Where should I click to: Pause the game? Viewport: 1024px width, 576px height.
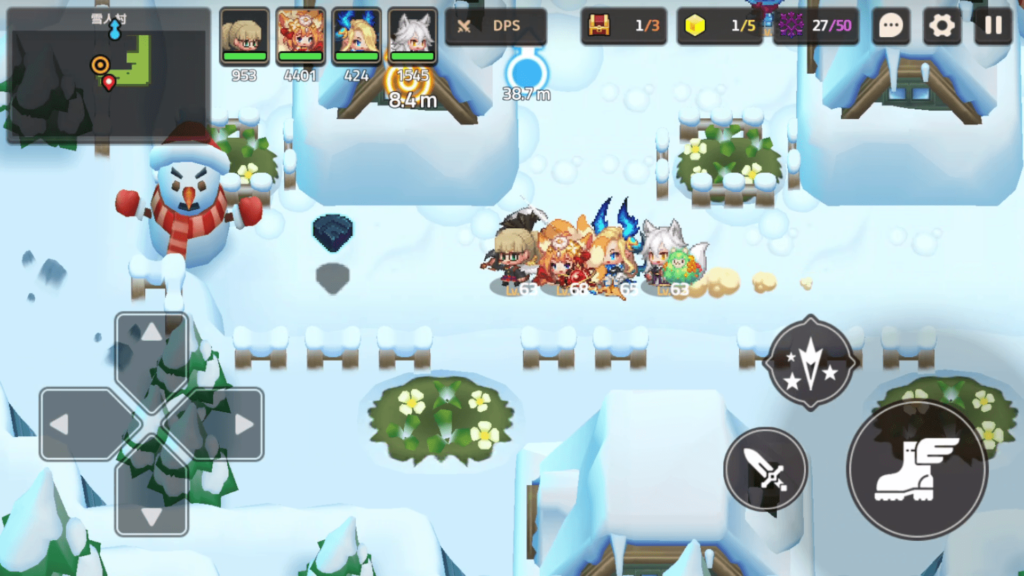coord(993,27)
